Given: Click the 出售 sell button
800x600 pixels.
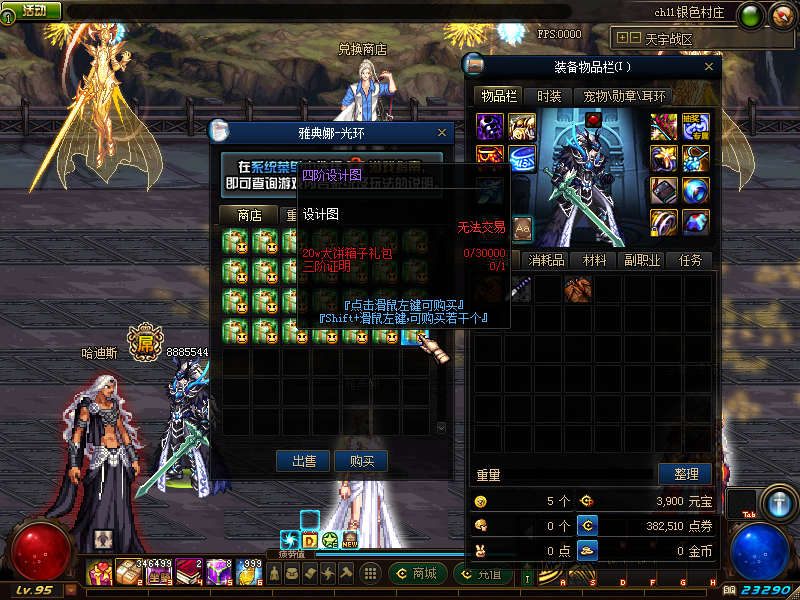Looking at the screenshot, I should pyautogui.click(x=304, y=461).
